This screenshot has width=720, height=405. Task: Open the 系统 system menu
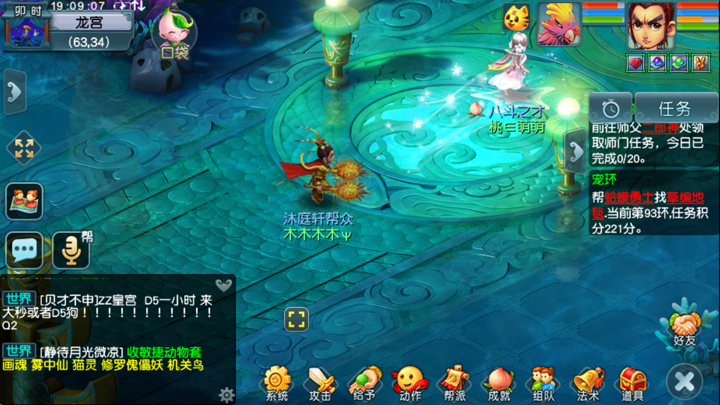(277, 381)
